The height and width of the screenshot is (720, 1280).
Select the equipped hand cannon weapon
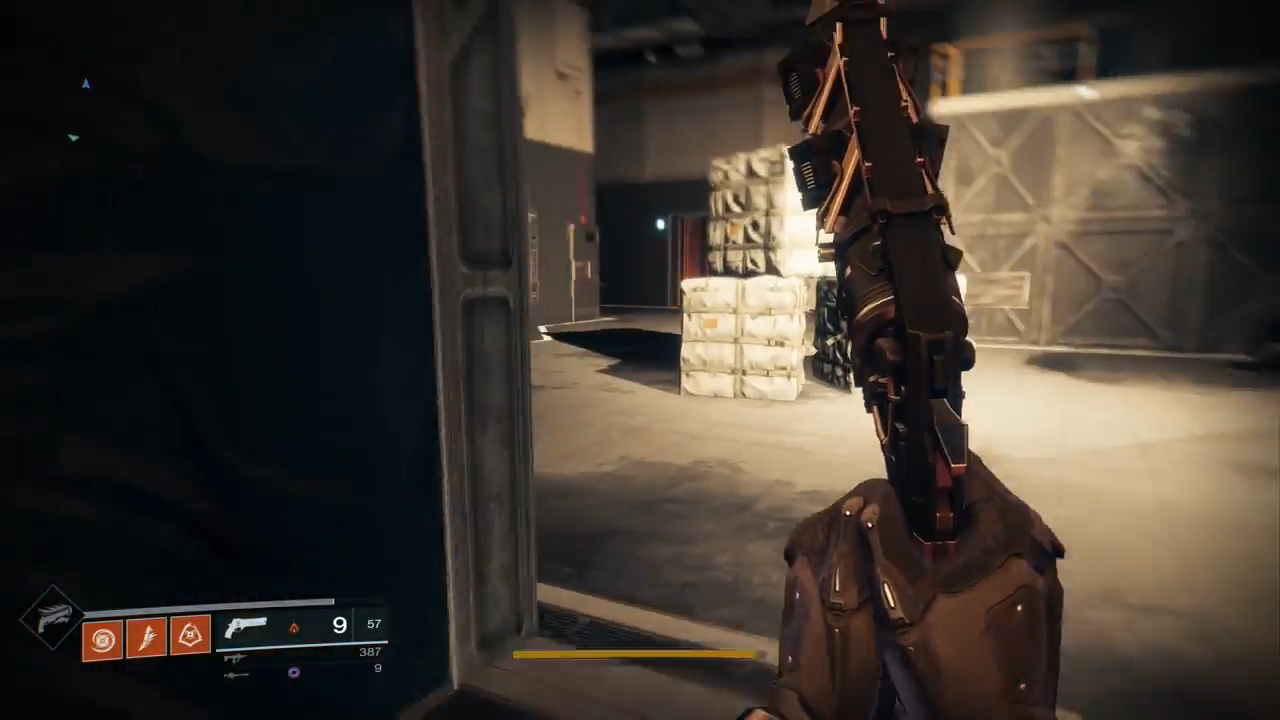[x=245, y=627]
